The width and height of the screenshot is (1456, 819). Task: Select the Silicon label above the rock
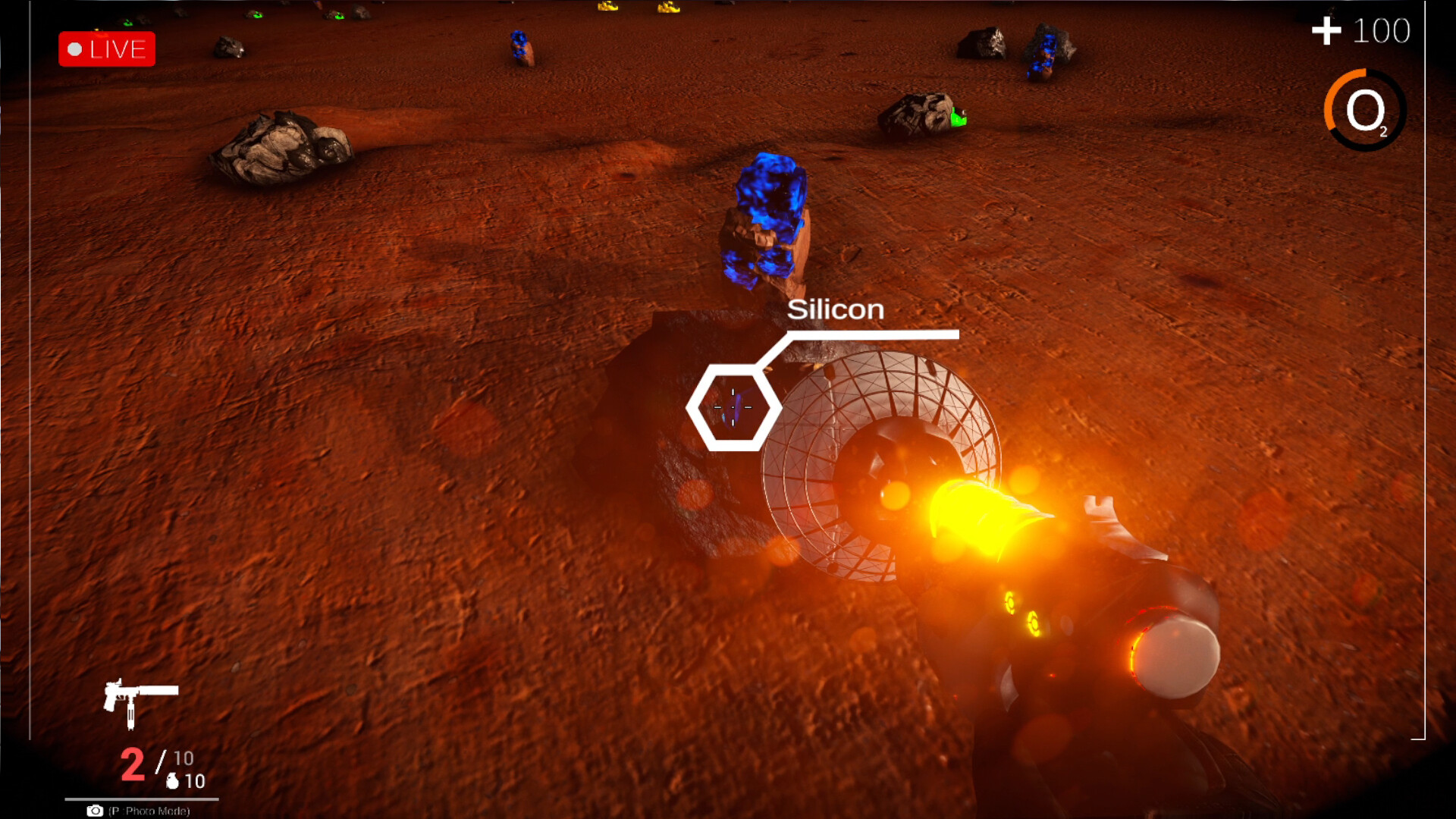(x=836, y=309)
